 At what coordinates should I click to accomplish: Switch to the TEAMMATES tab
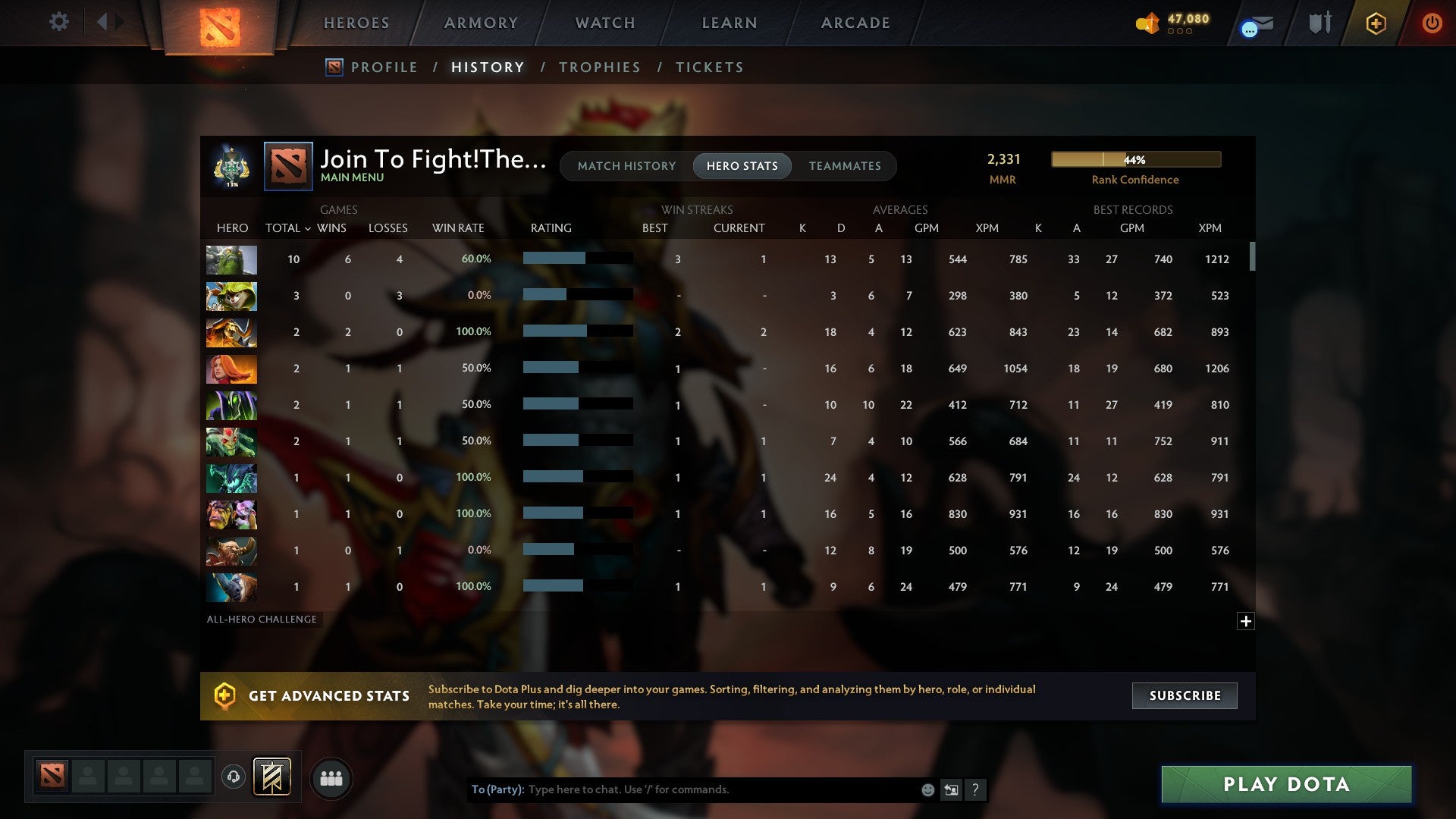coord(845,166)
